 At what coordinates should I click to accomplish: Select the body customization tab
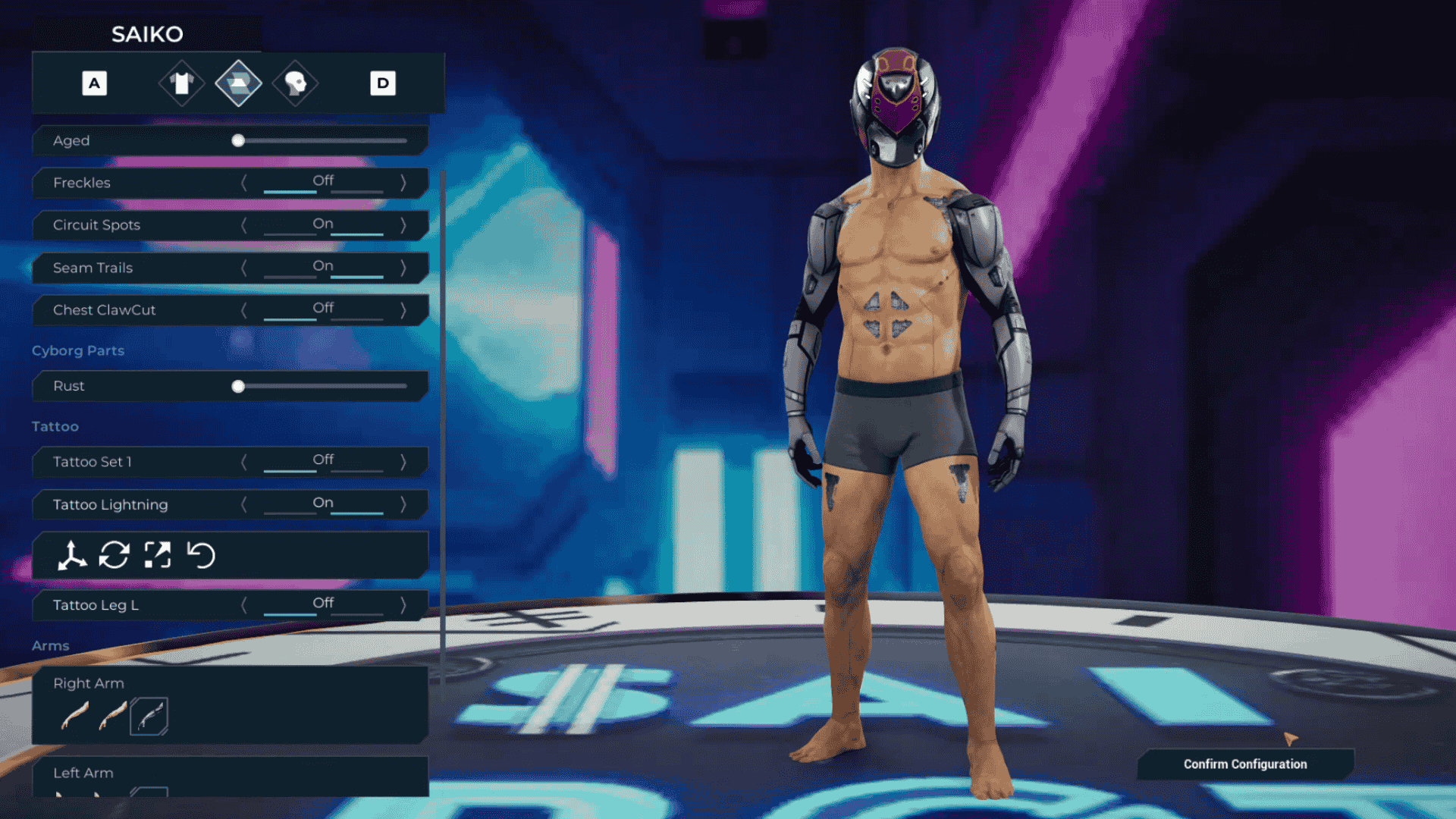point(238,83)
